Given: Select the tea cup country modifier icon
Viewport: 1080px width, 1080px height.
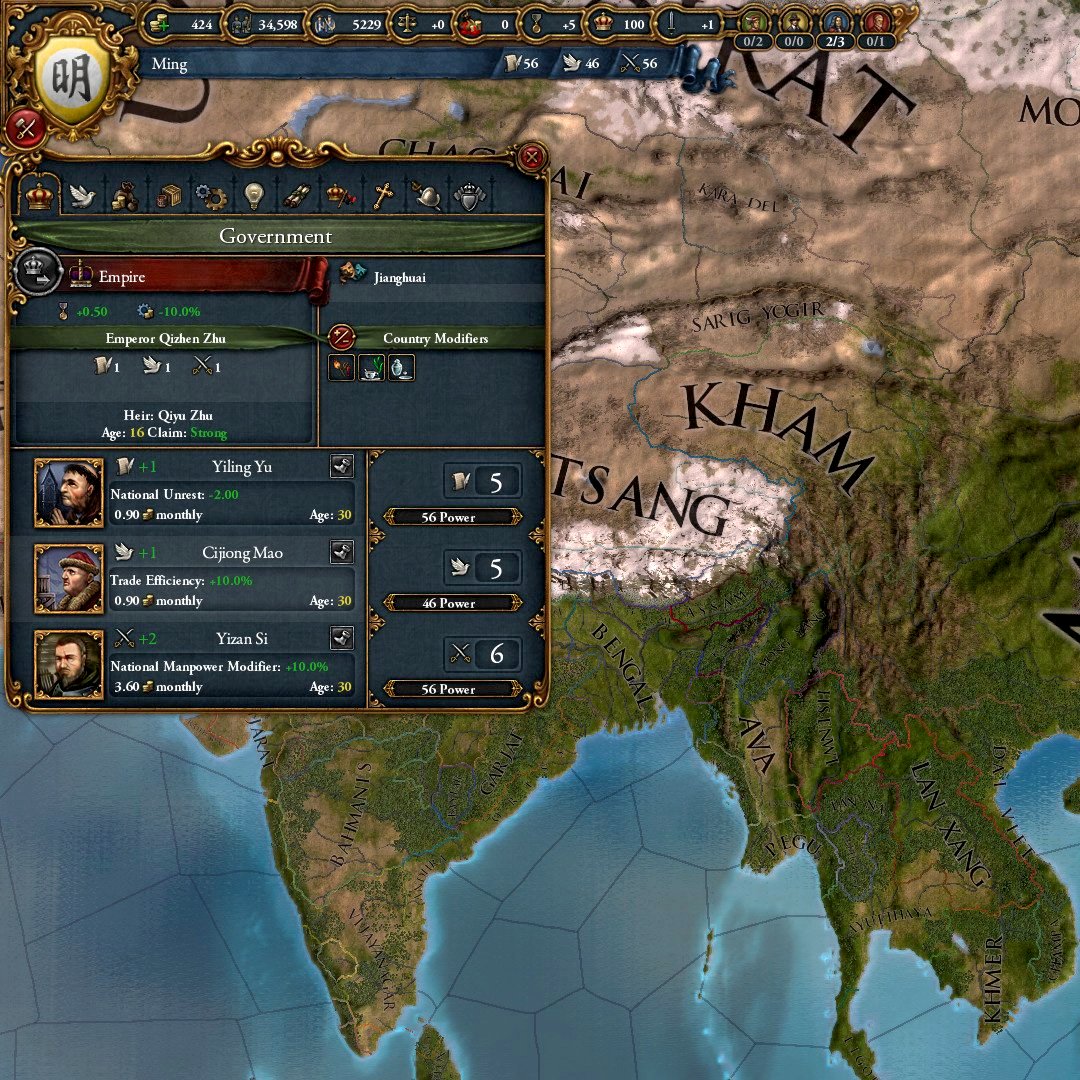Looking at the screenshot, I should click(371, 368).
